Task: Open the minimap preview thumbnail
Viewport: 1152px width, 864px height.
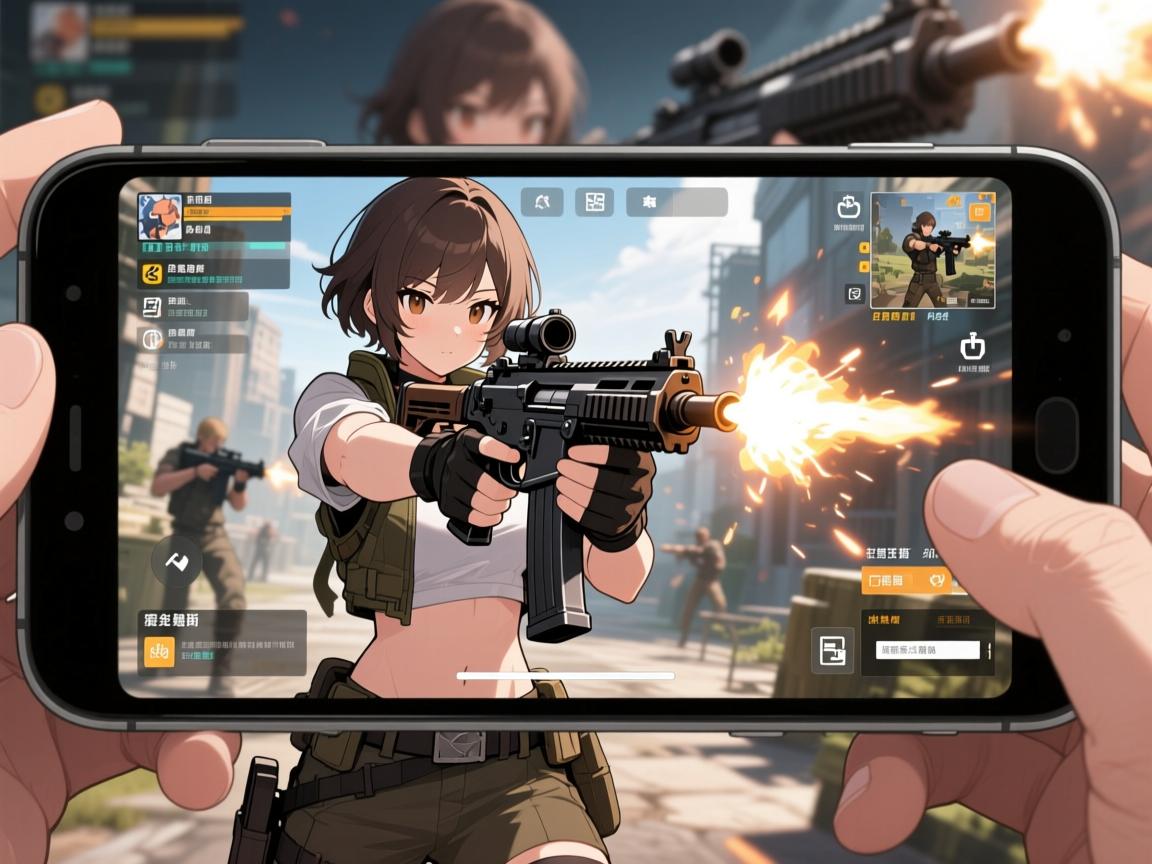Action: pyautogui.click(x=932, y=250)
